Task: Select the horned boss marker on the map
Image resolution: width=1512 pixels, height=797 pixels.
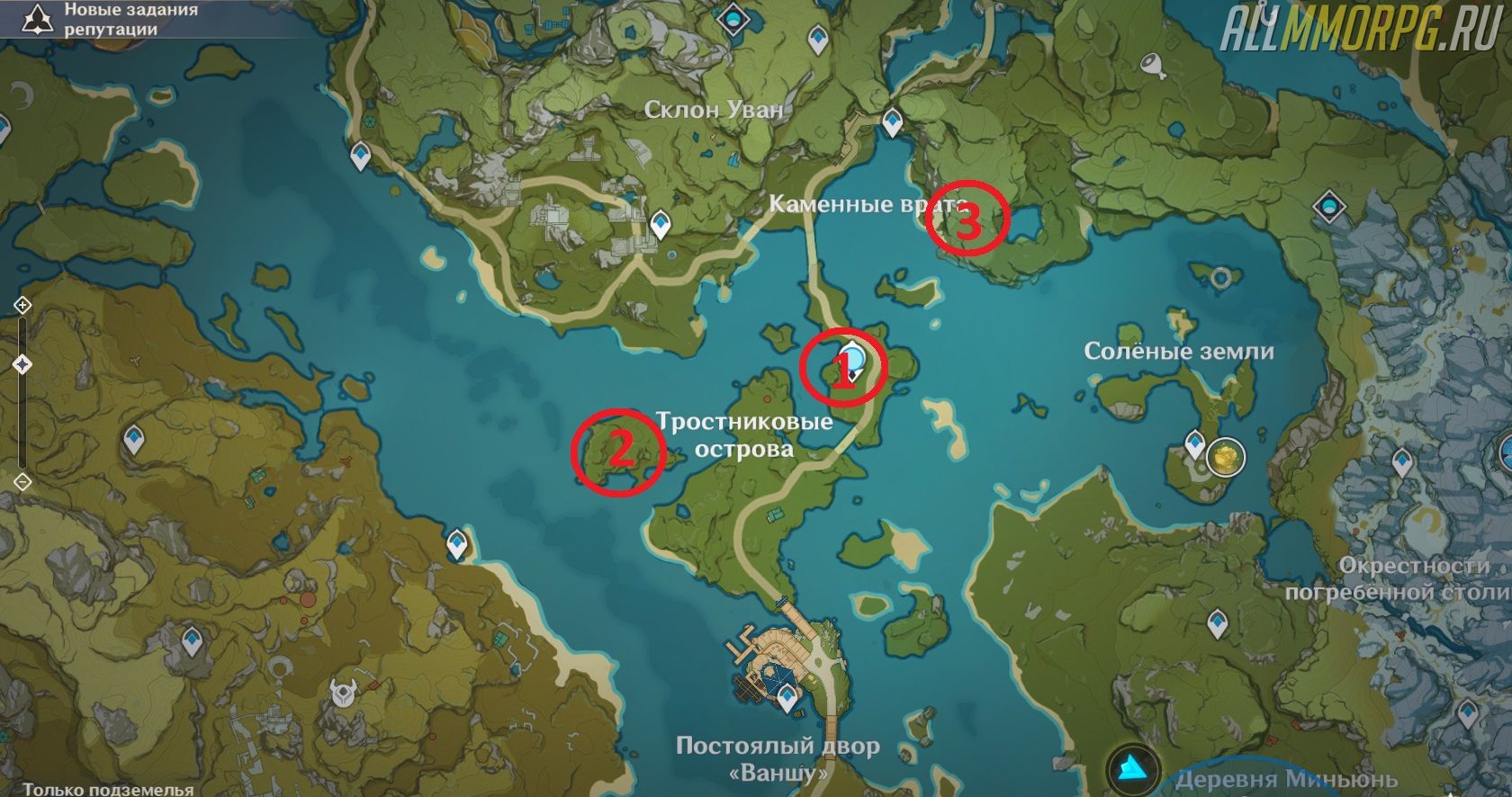Action: click(x=343, y=693)
